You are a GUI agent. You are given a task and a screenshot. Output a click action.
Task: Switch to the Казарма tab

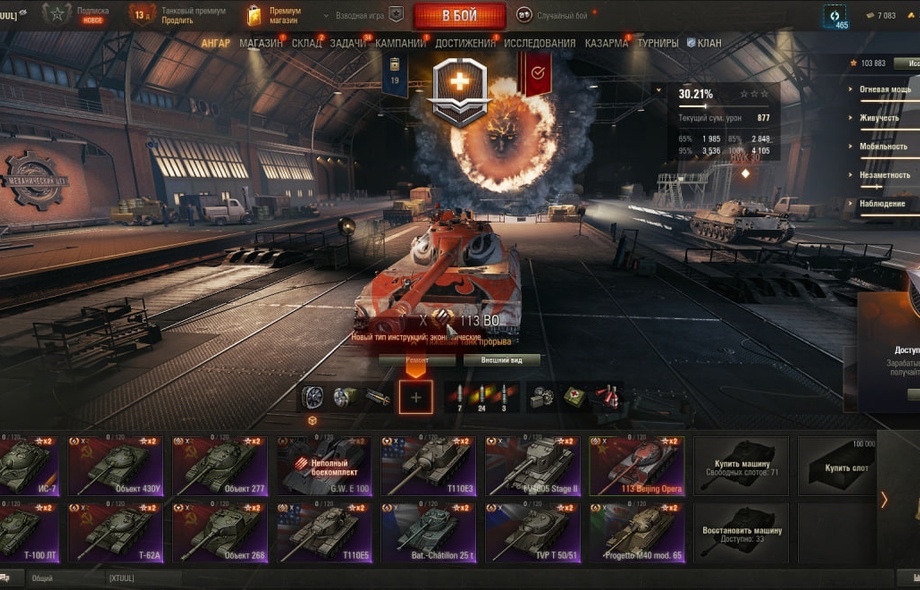606,44
